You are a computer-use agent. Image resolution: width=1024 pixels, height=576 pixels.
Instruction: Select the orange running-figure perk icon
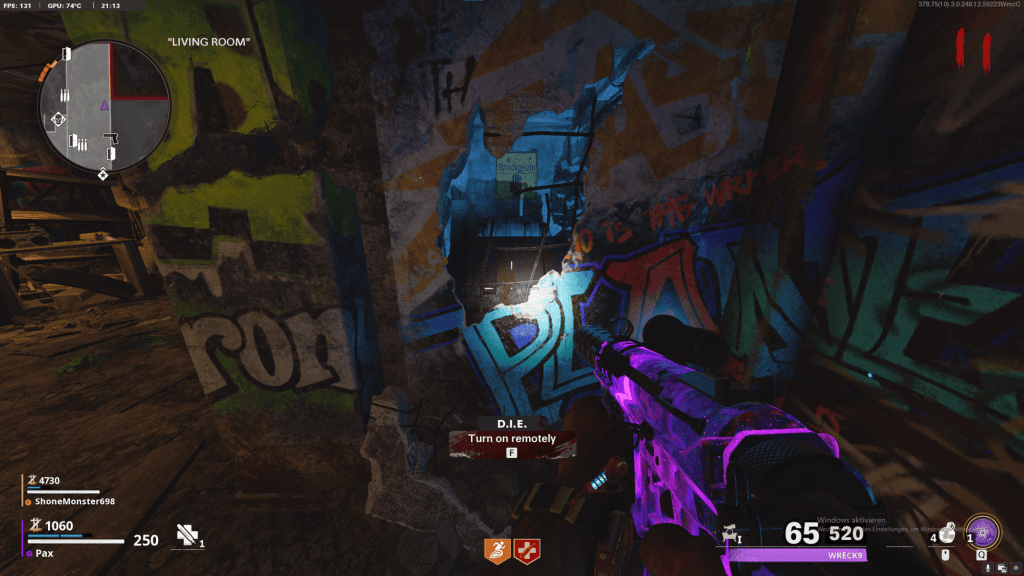click(497, 548)
